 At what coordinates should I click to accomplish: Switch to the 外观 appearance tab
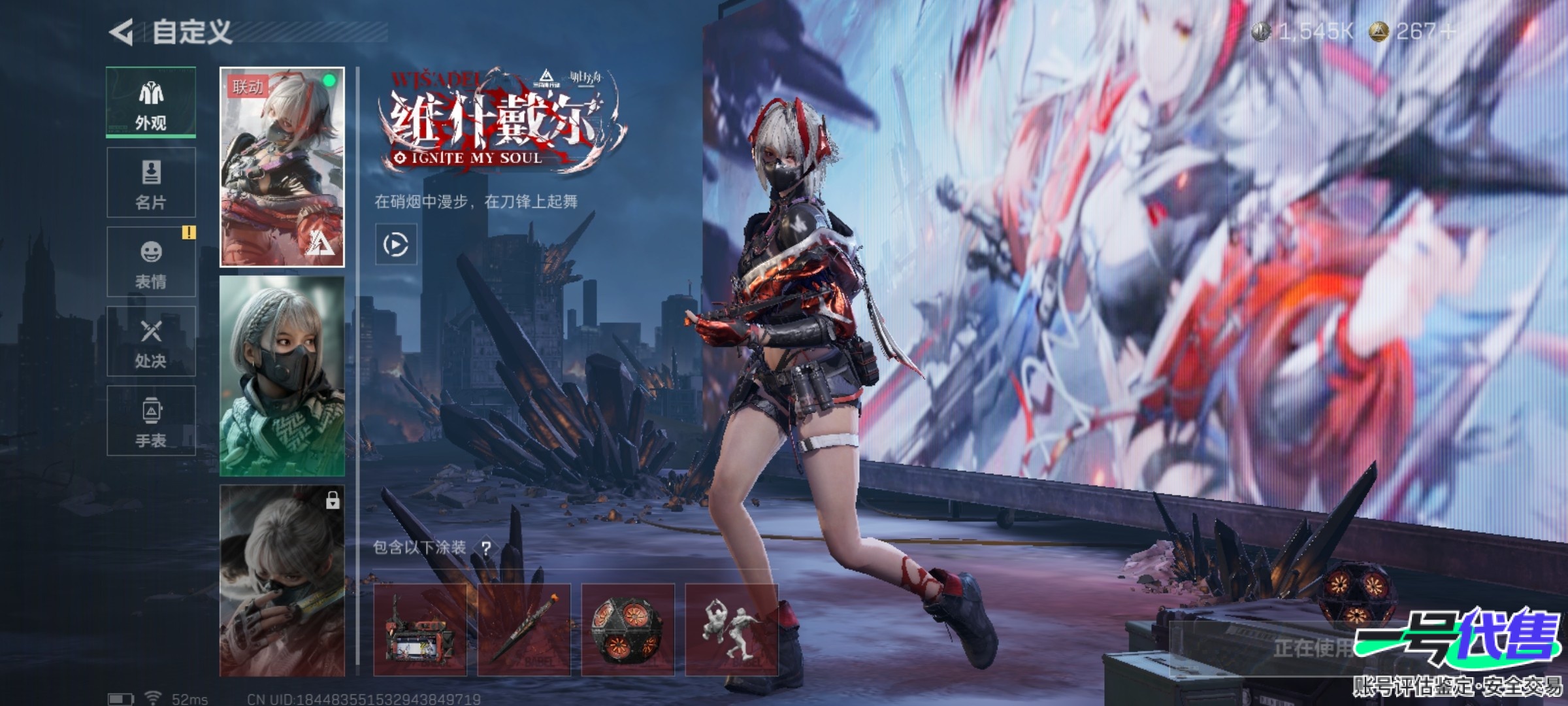(151, 103)
